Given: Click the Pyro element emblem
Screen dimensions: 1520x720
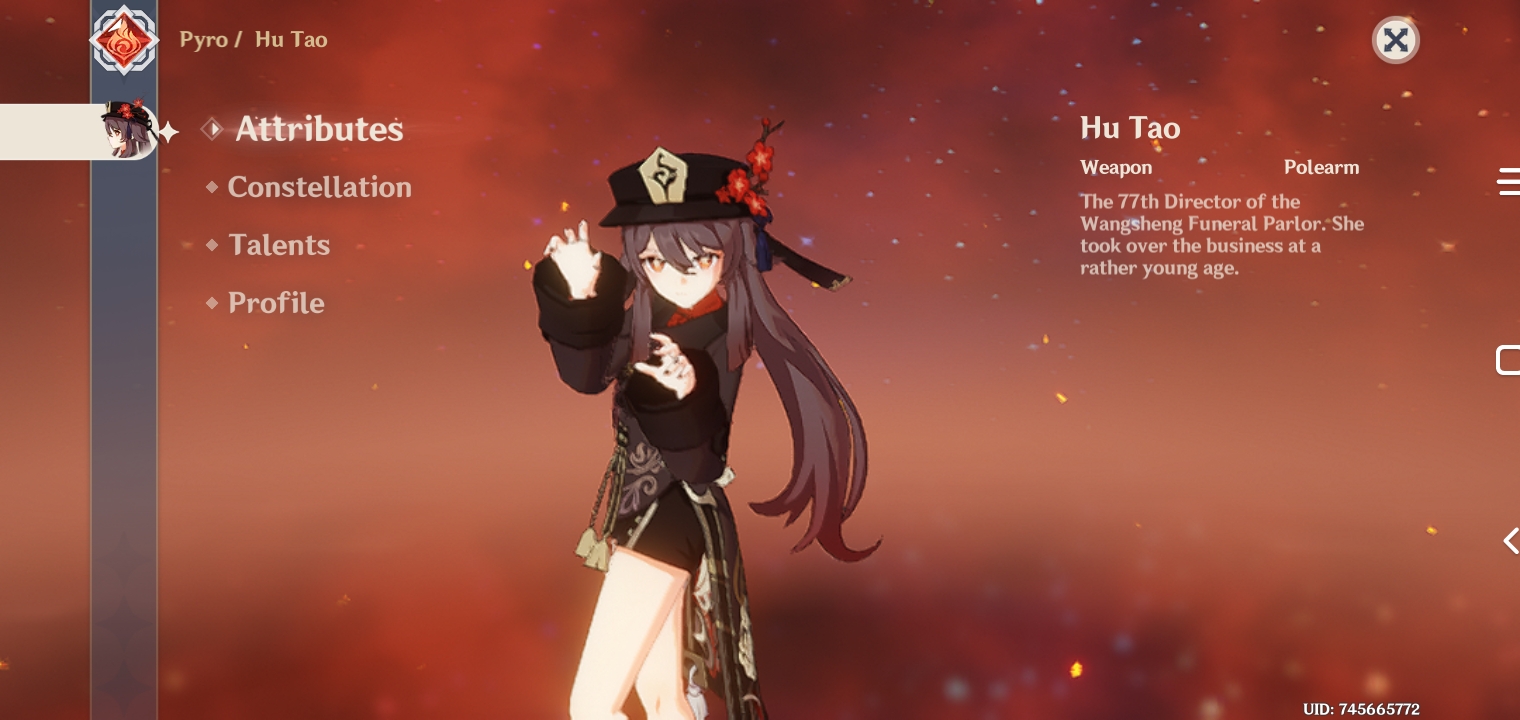Looking at the screenshot, I should click(124, 40).
